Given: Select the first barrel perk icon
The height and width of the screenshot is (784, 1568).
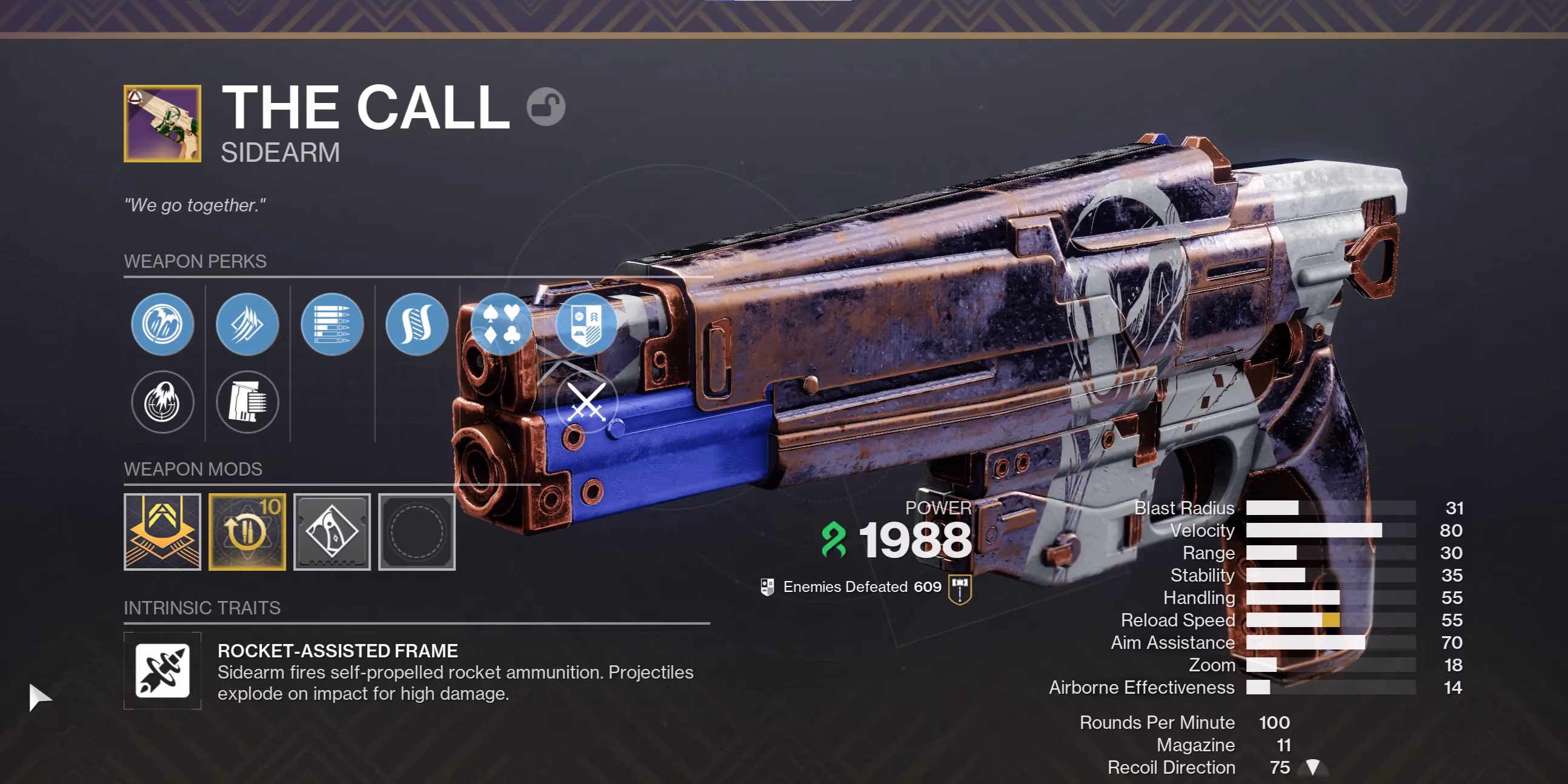Looking at the screenshot, I should coord(162,324).
